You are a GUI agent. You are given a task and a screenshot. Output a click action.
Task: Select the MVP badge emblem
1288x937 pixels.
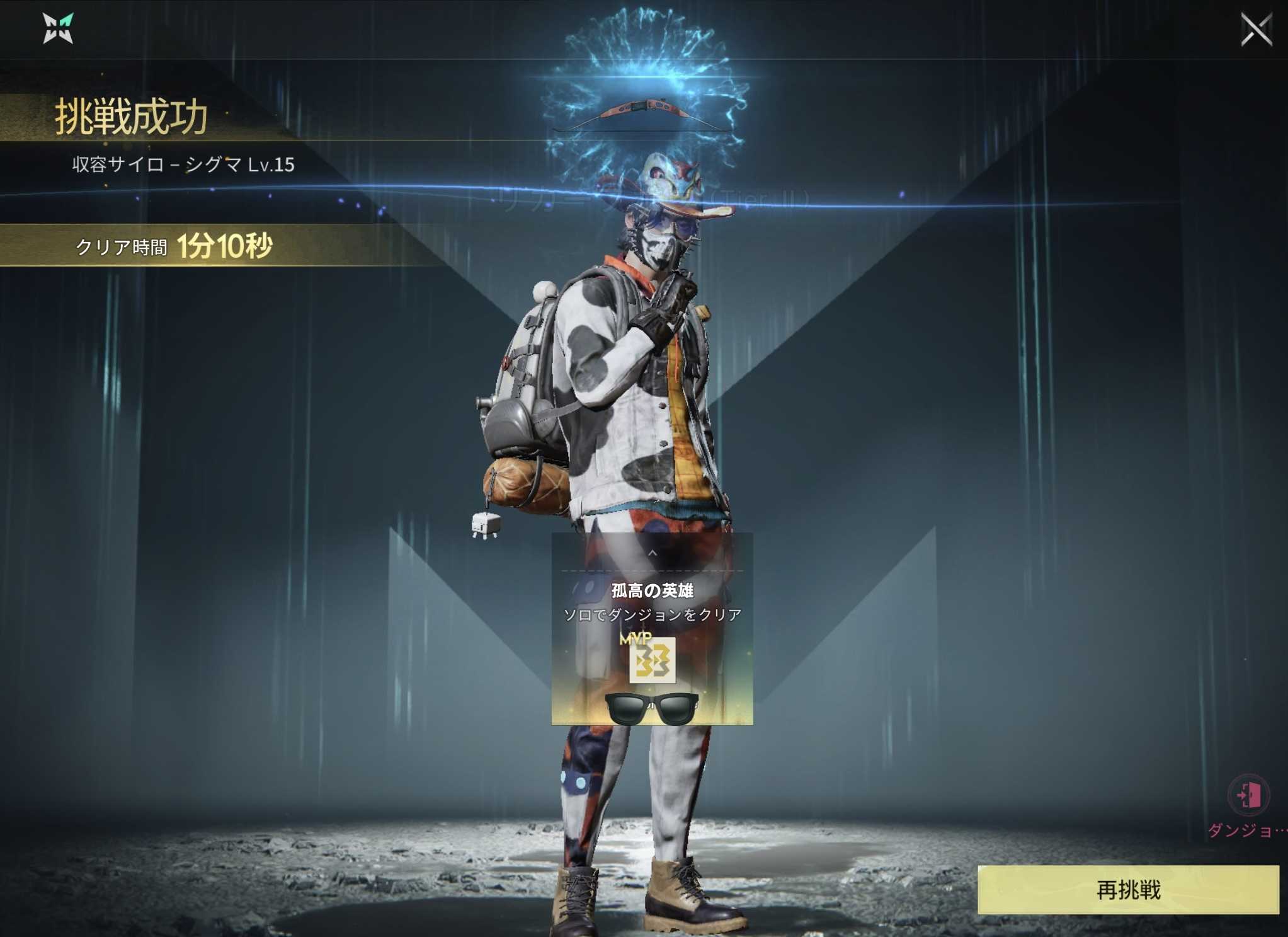[x=653, y=660]
